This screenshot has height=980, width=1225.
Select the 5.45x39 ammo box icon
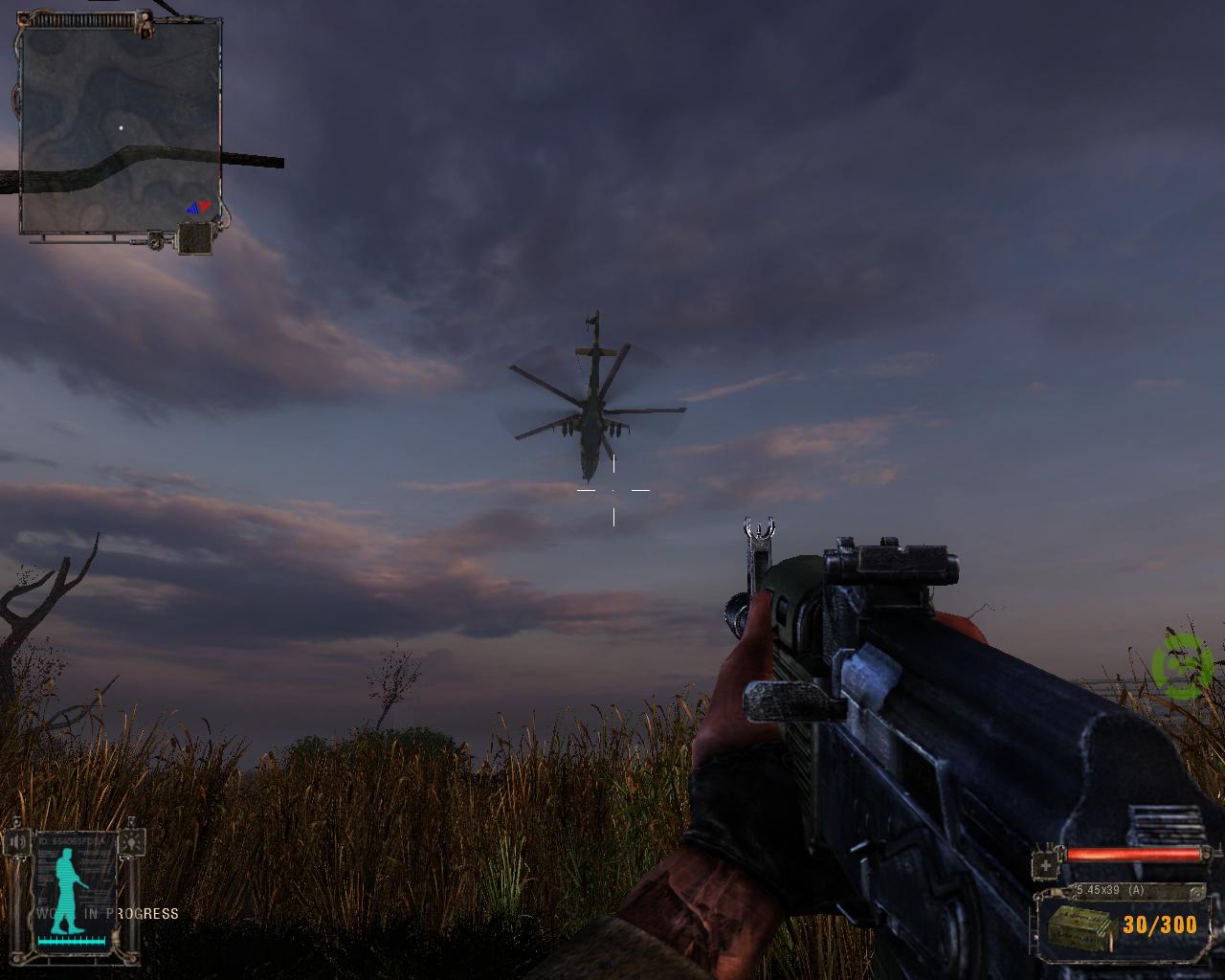[x=1080, y=925]
